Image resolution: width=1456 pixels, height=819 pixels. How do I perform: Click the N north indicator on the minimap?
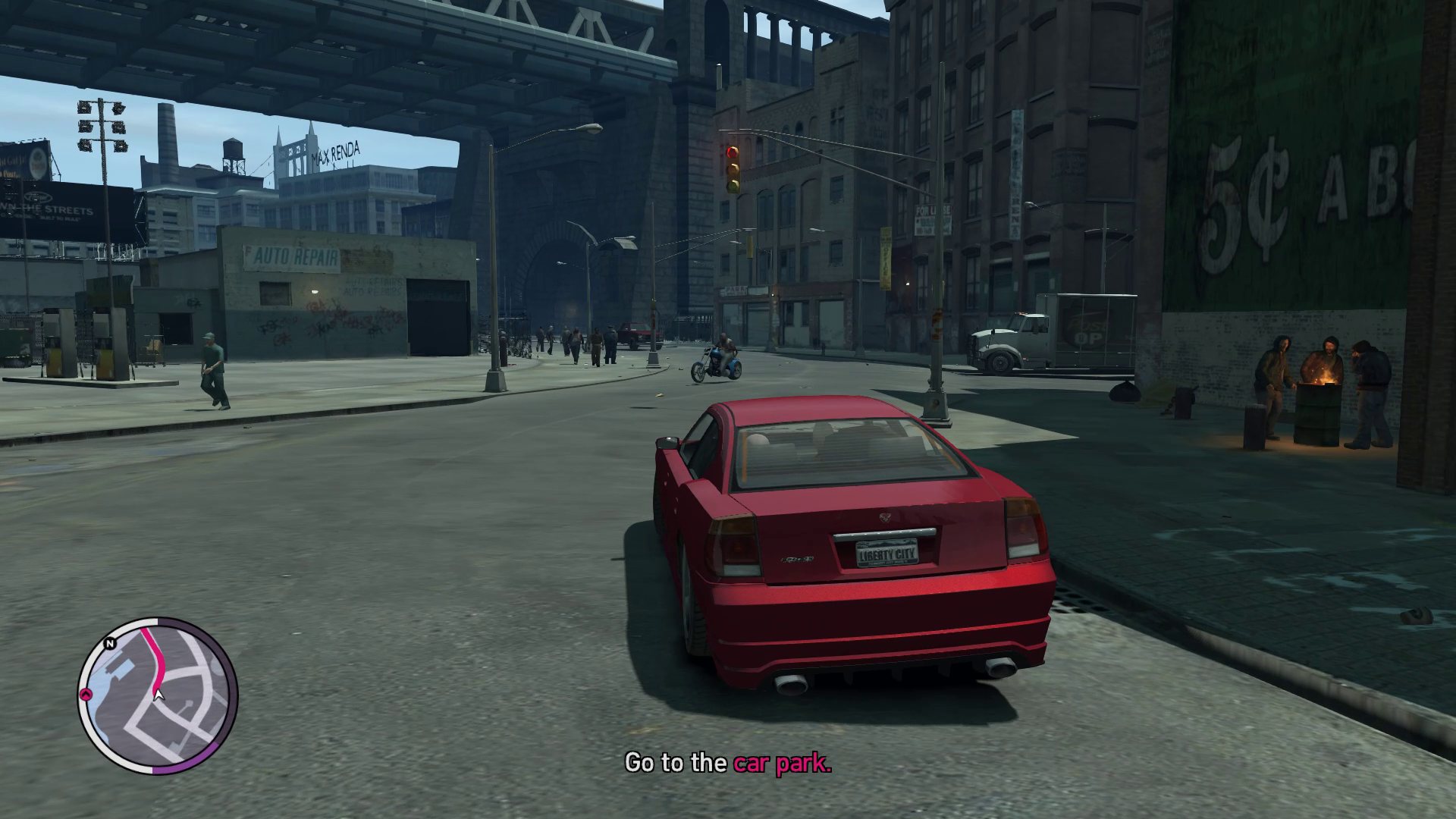pos(110,644)
